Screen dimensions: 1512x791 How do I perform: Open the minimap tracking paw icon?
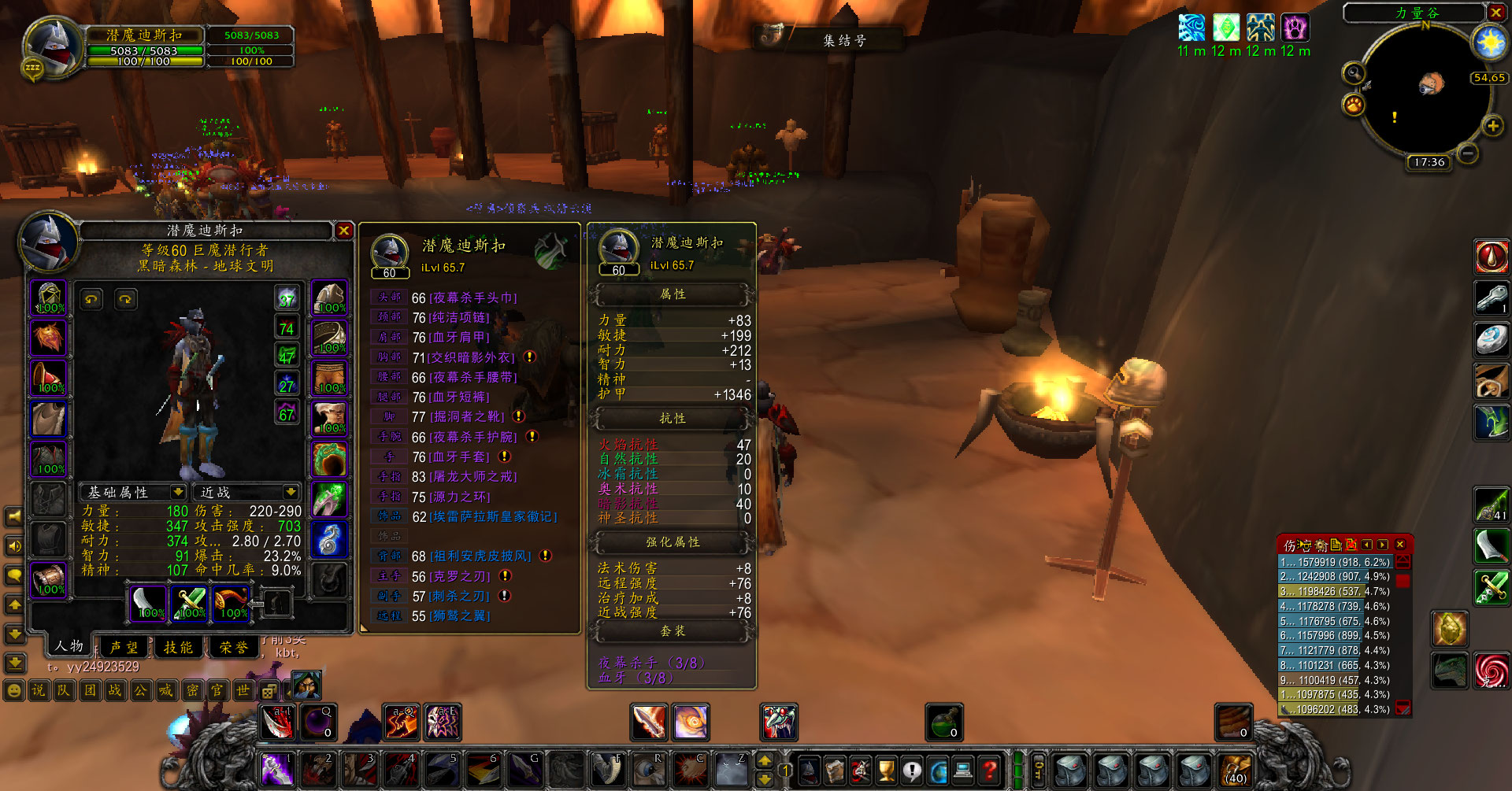(x=1354, y=104)
